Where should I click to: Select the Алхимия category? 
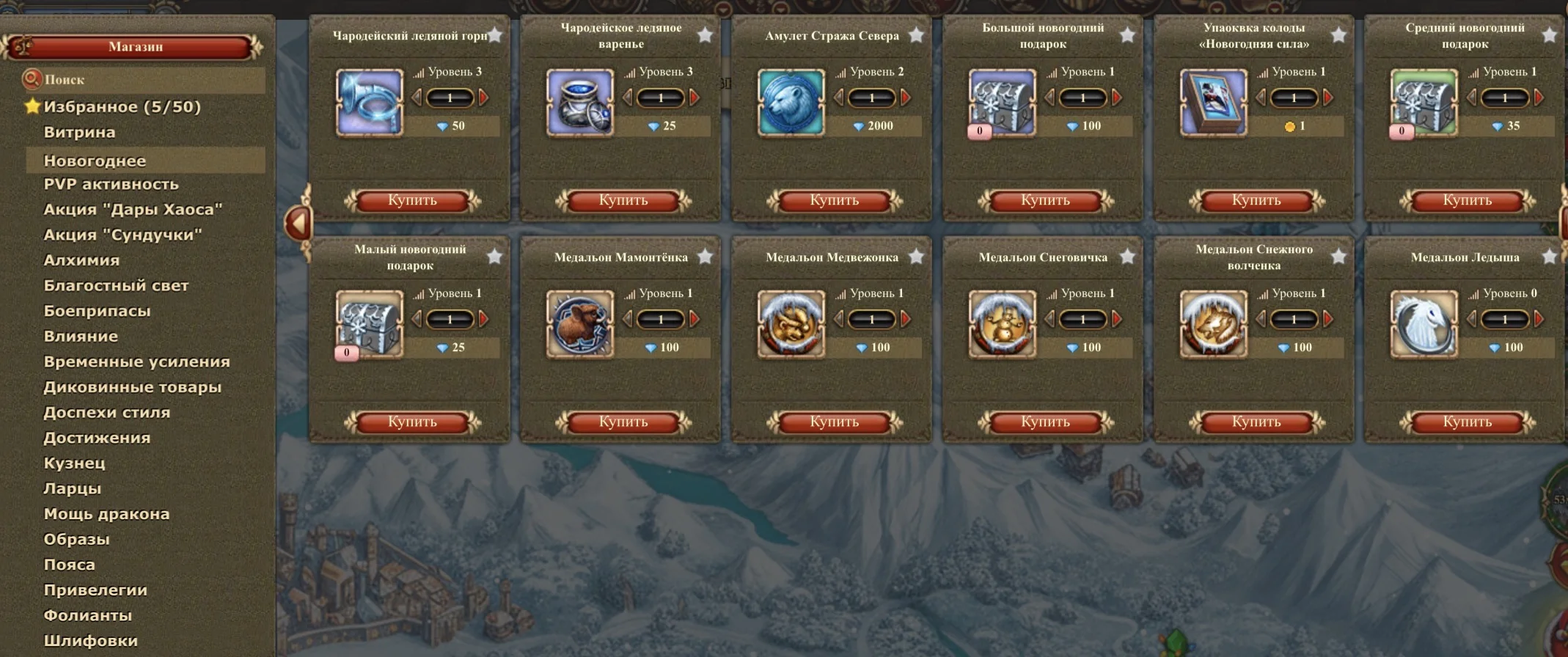(81, 260)
